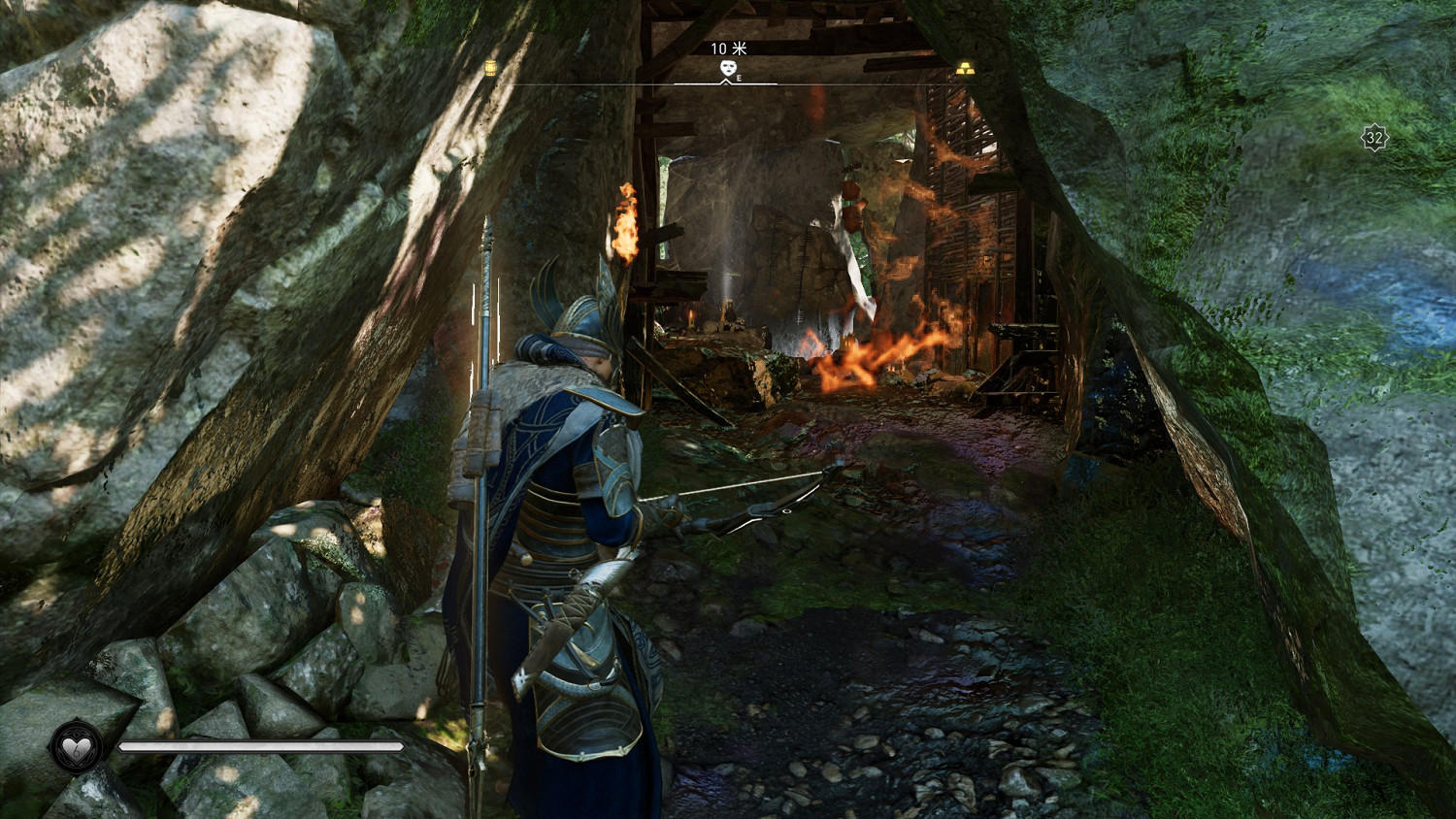The width and height of the screenshot is (1456, 819).
Task: Use the heart healing ration icon
Action: tap(76, 747)
